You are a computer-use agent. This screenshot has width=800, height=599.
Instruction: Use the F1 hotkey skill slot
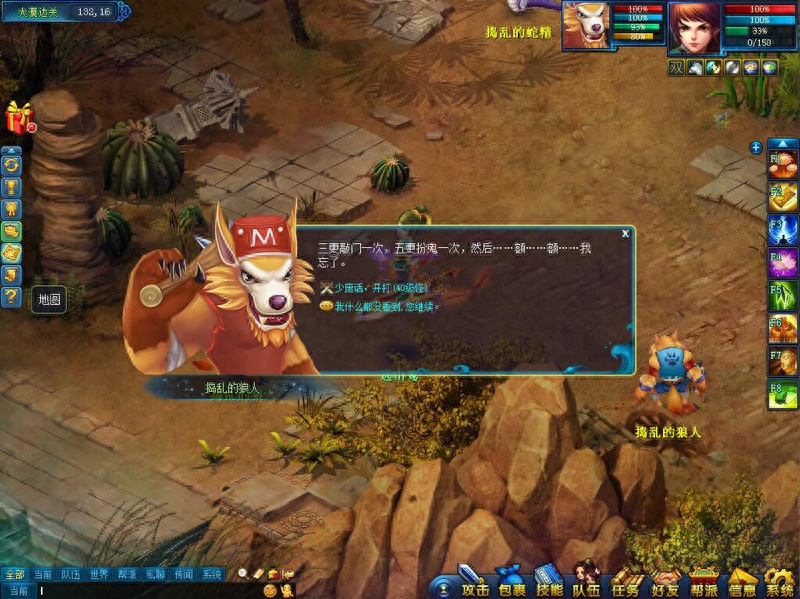[782, 160]
